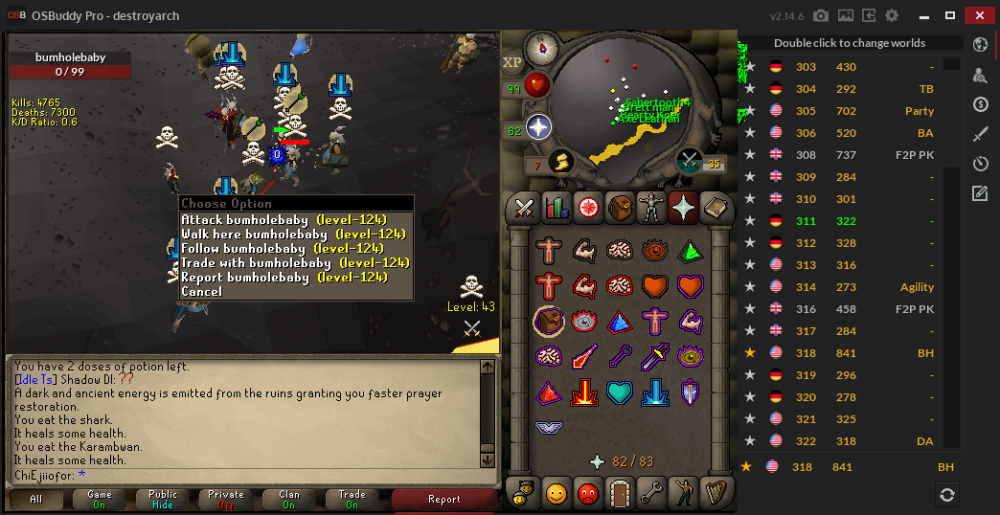Image resolution: width=1000 pixels, height=515 pixels.
Task: Click the compass on the minimap
Action: pos(543,47)
